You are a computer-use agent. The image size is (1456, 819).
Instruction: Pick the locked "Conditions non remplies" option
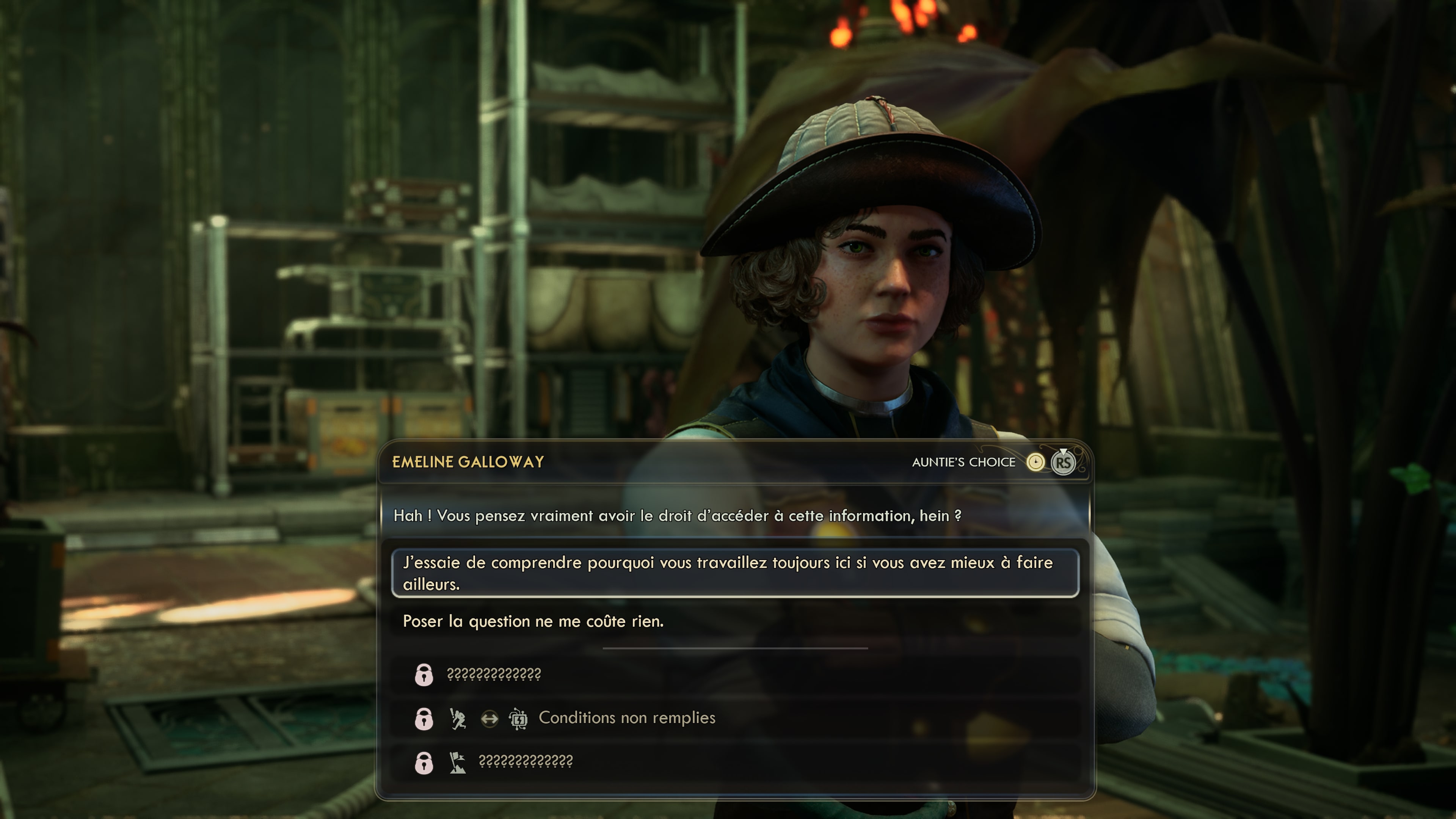tap(626, 718)
